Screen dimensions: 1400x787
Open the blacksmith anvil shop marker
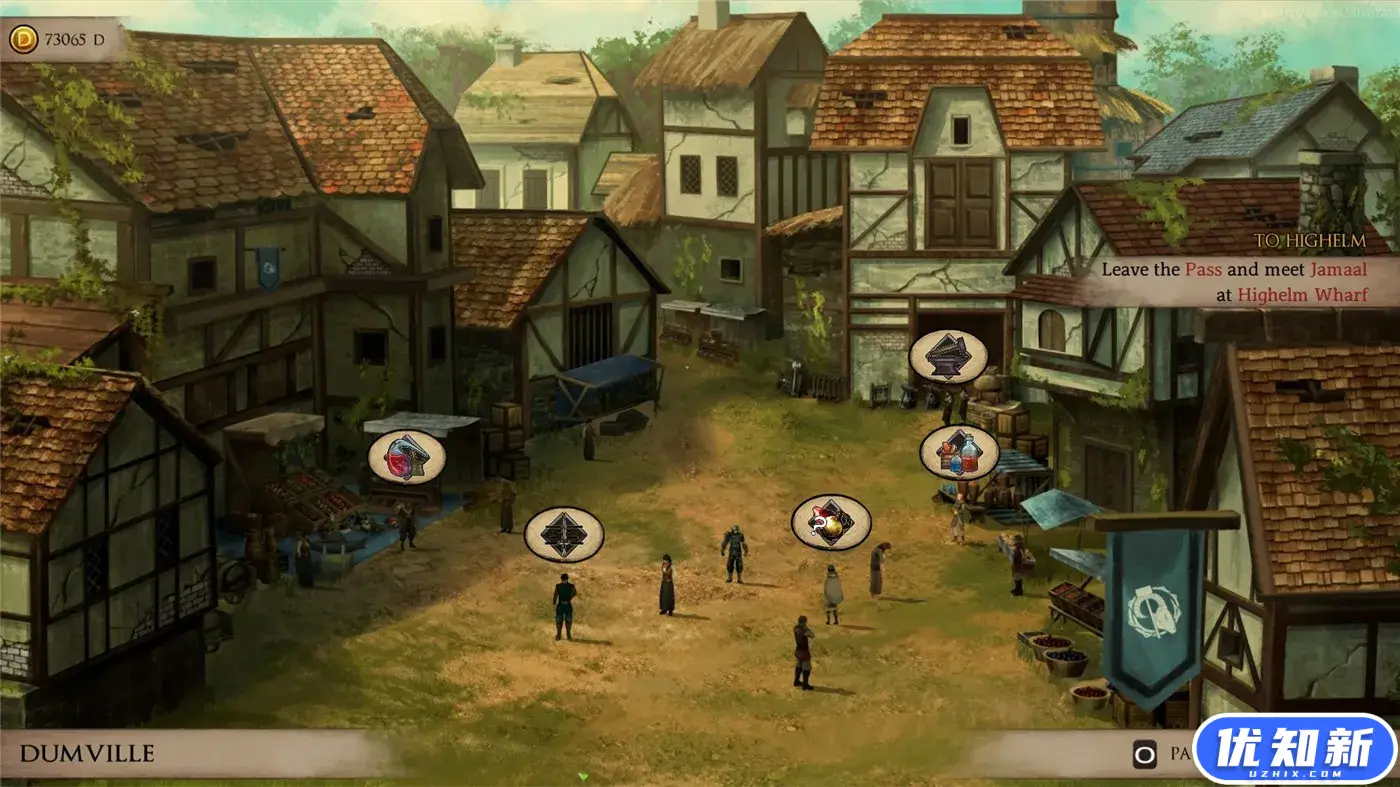(x=948, y=357)
